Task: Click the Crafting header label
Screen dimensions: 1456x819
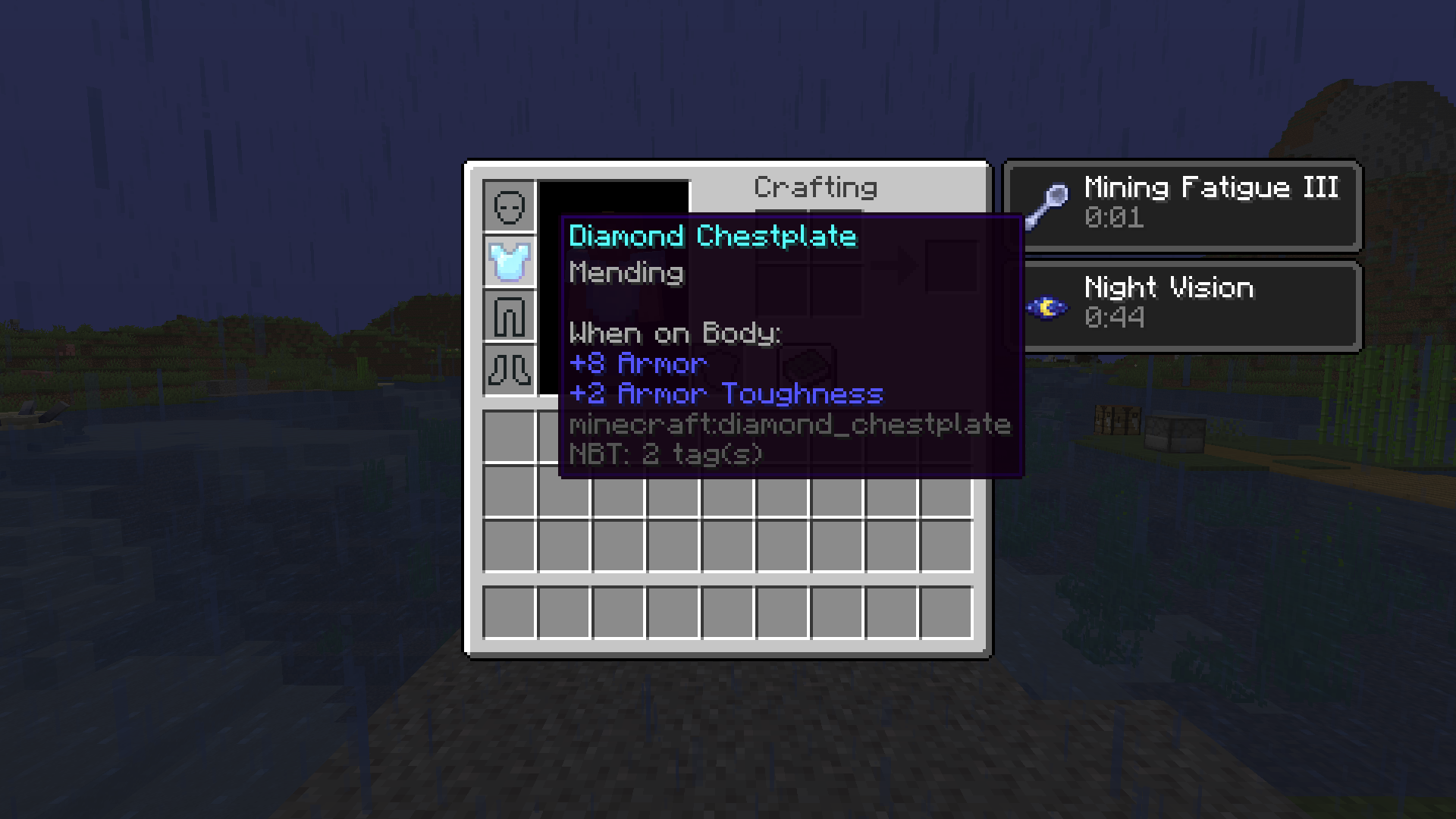Action: click(x=815, y=187)
